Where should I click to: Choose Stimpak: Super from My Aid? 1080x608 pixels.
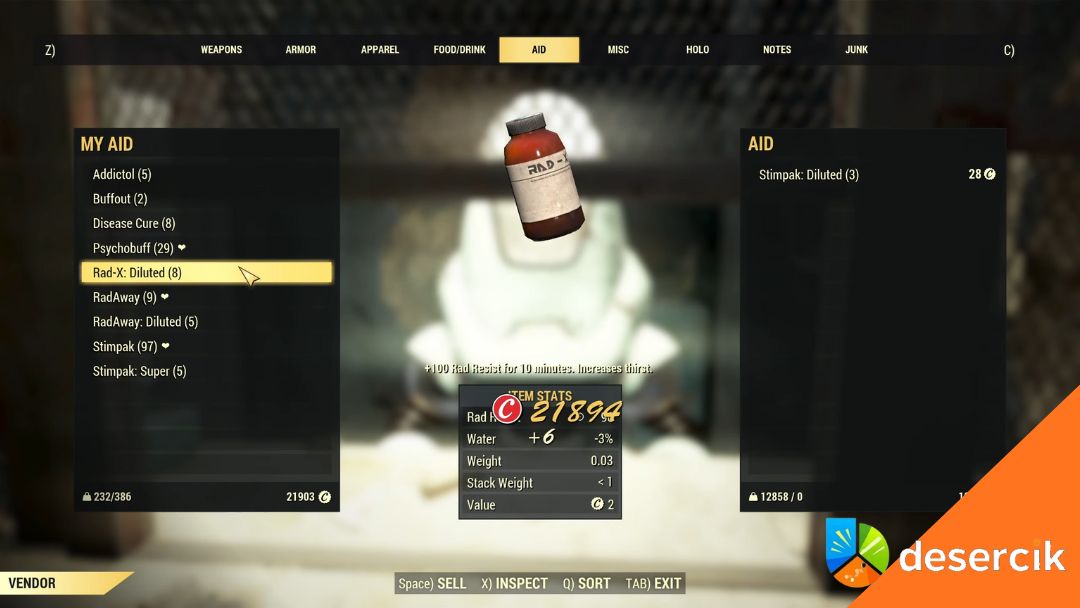click(x=139, y=371)
